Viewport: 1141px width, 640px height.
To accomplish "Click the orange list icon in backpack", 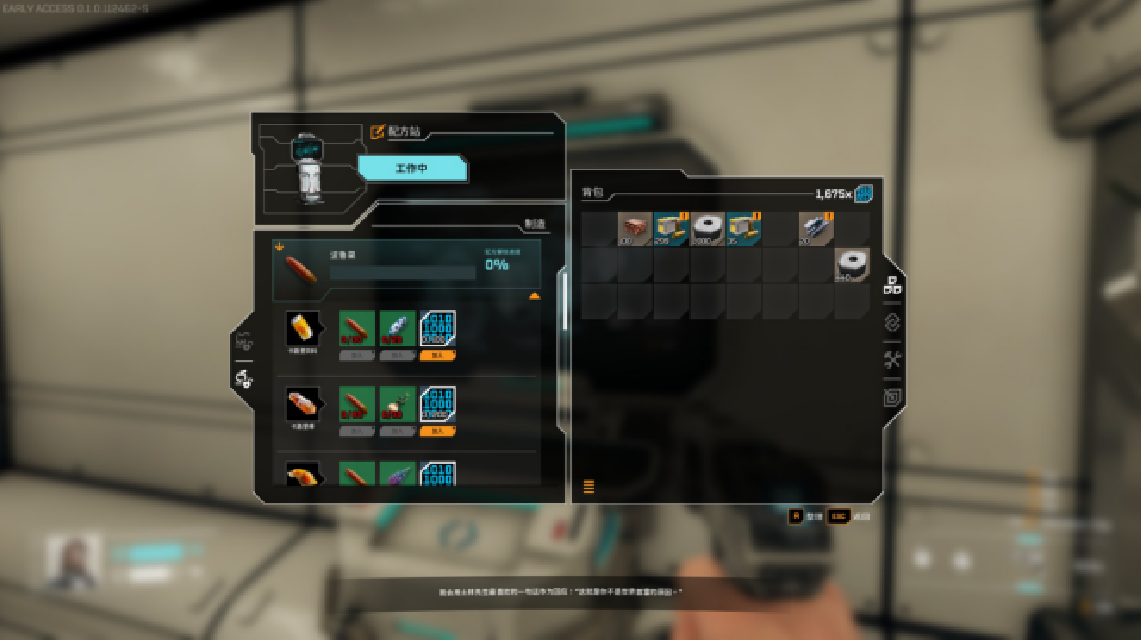I will [x=589, y=487].
